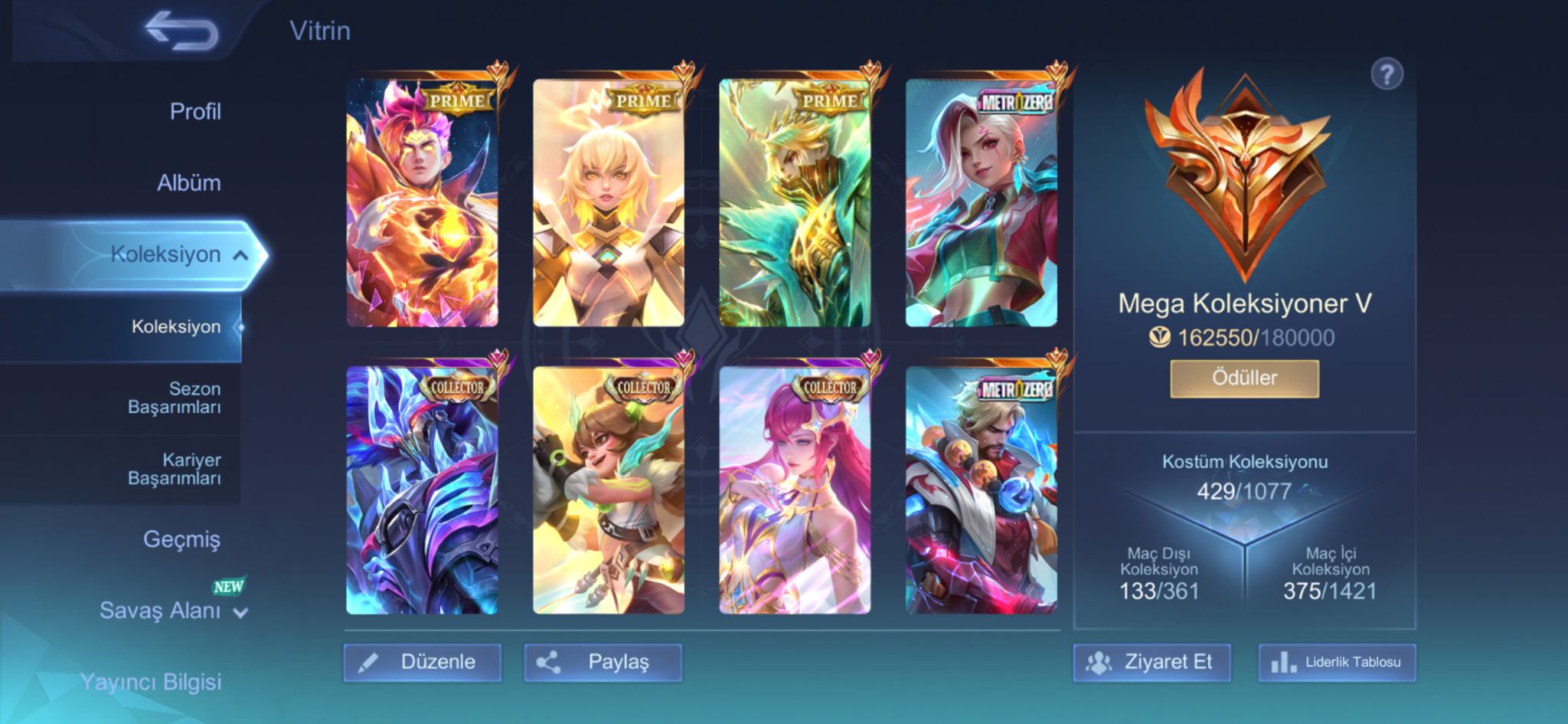Select the Koleksiyon sub-tab
1568x724 pixels.
click(176, 327)
